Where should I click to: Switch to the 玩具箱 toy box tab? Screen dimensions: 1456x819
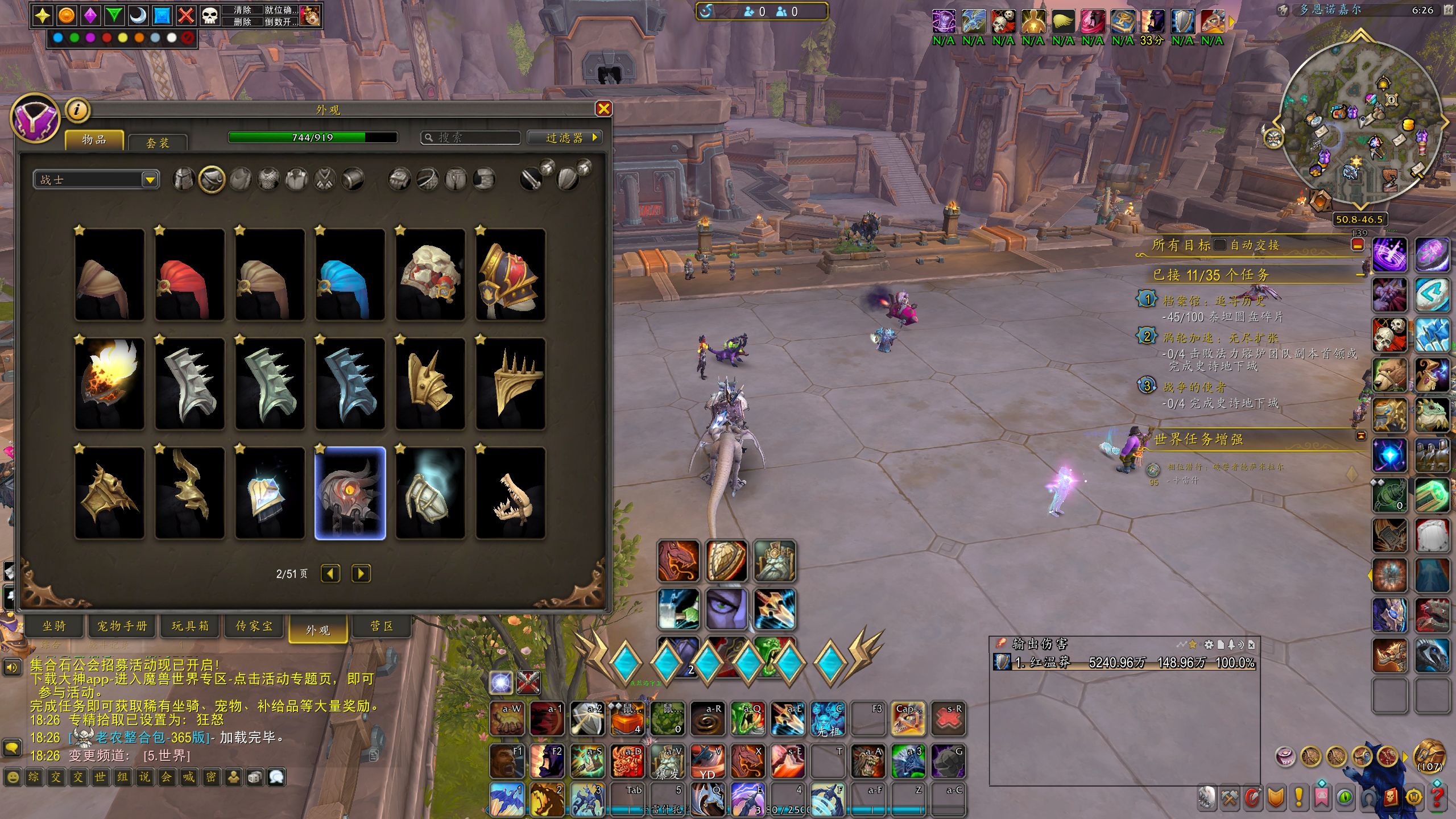click(191, 626)
